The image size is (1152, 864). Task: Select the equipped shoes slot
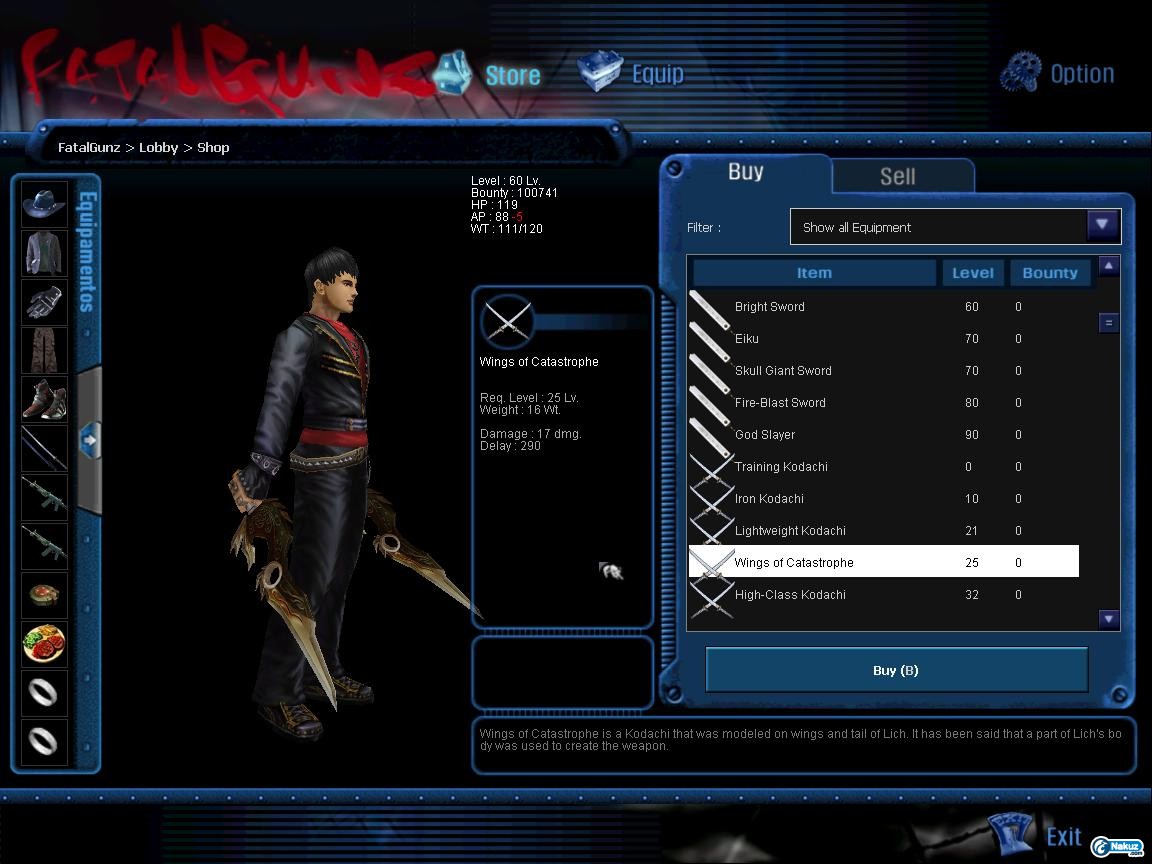click(x=45, y=399)
